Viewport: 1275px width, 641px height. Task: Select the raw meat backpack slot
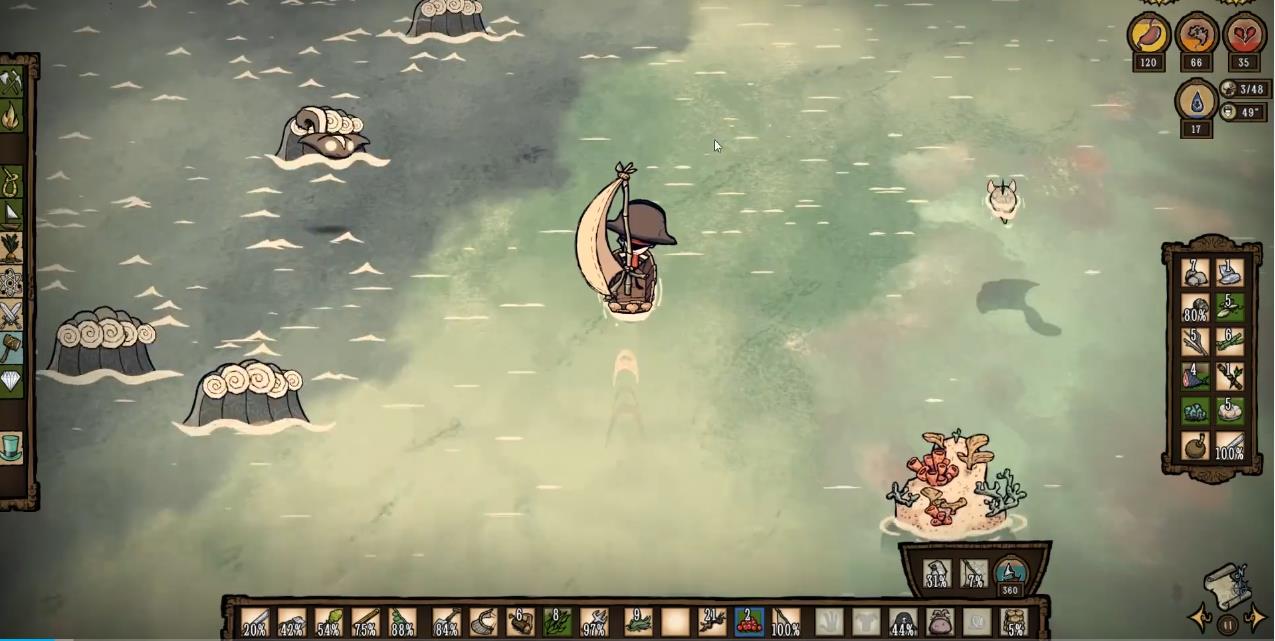coord(1195,377)
